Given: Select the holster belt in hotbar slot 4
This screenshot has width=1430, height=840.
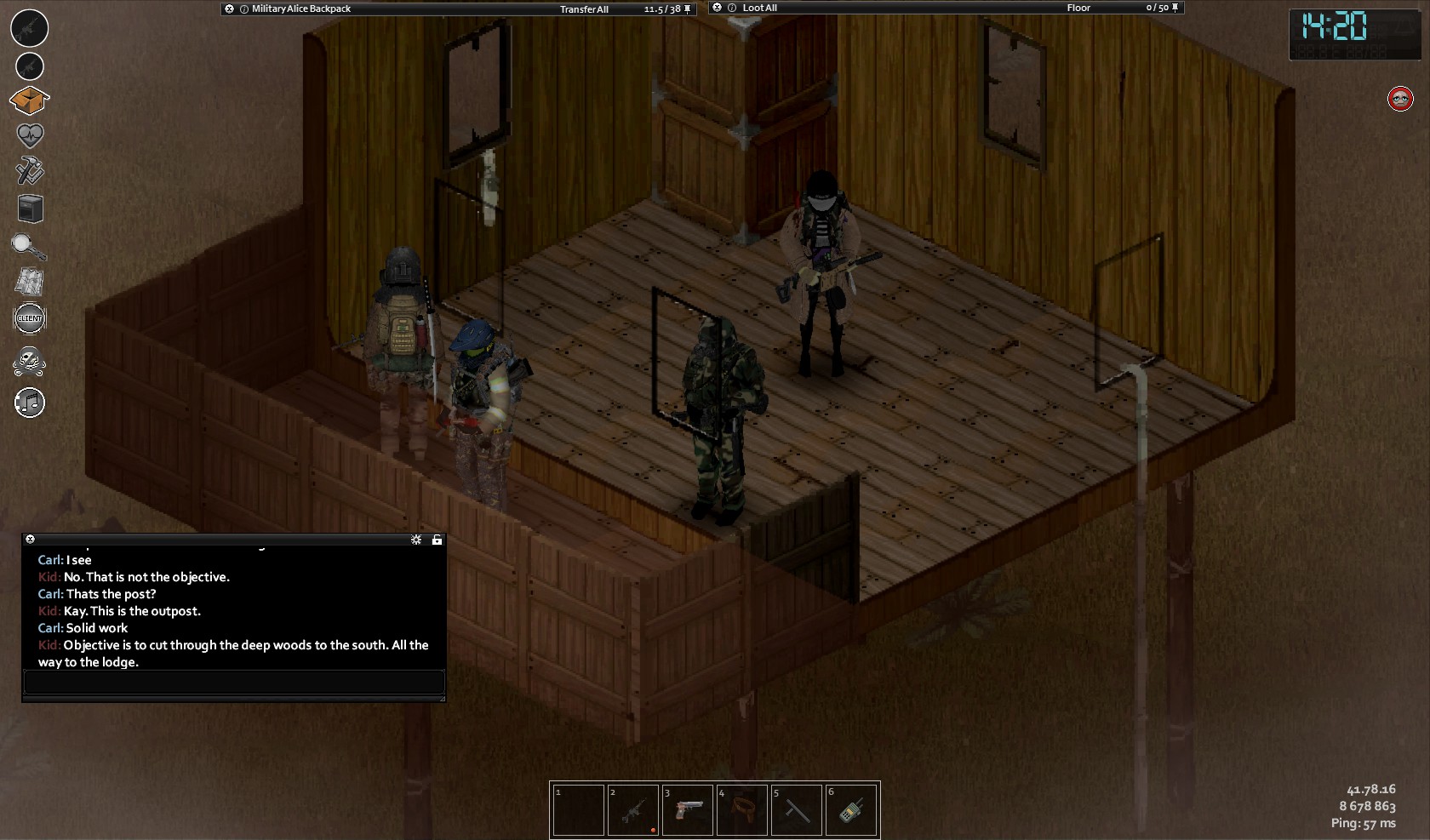Looking at the screenshot, I should click(742, 810).
